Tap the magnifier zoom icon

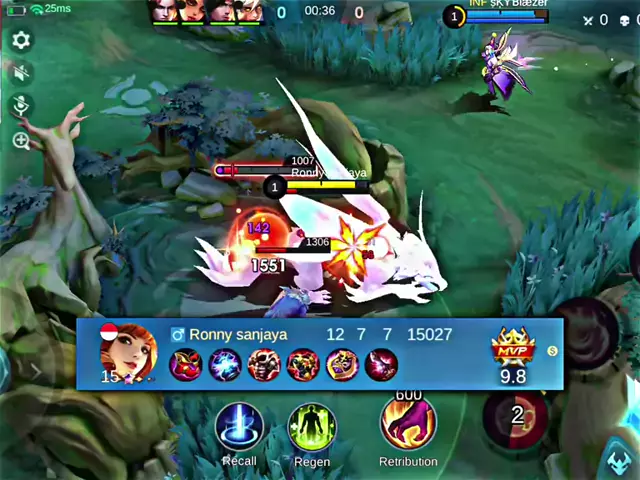21,141
